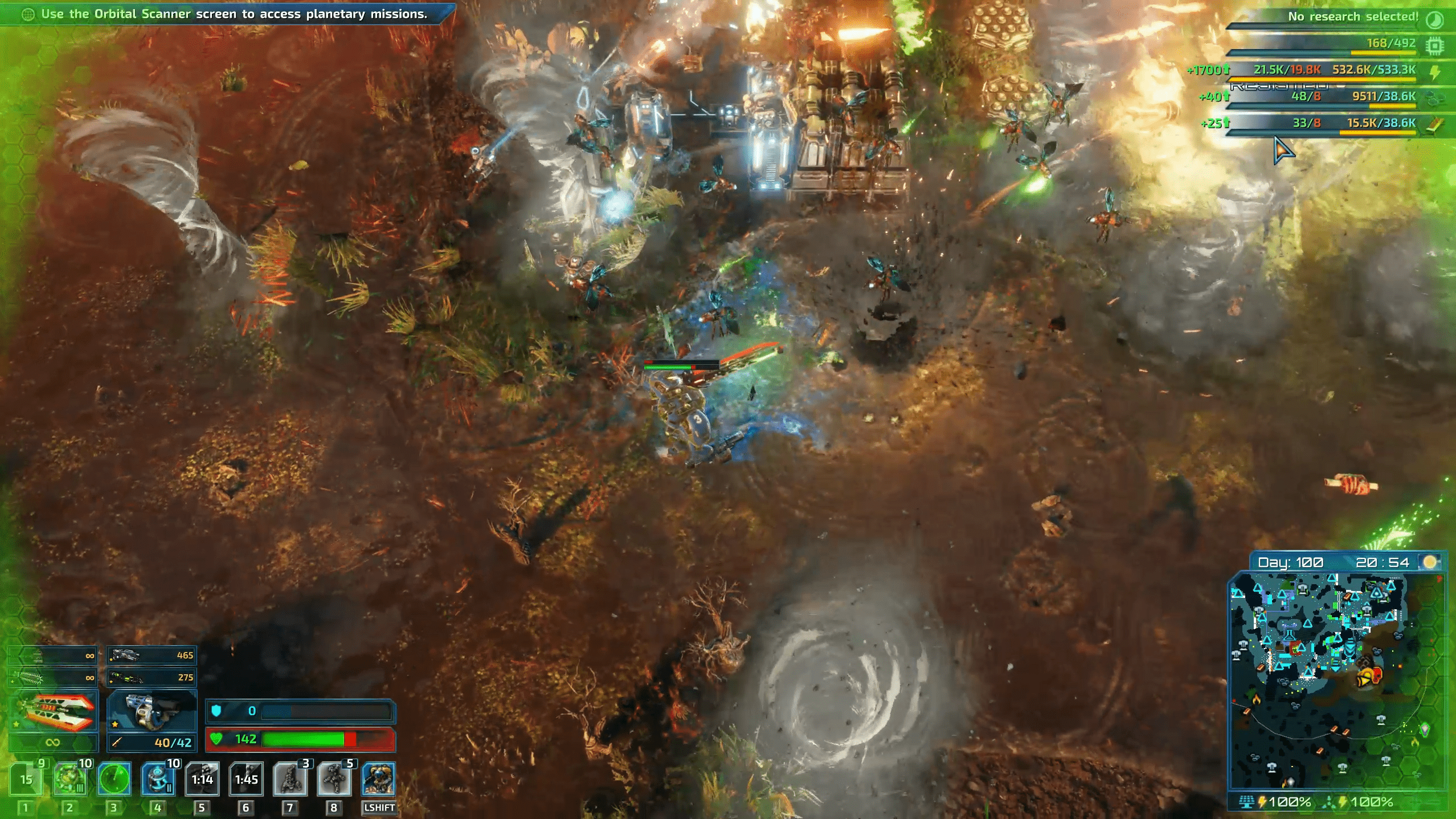Select the red energy blade weapon
The height and width of the screenshot is (819, 1456).
click(x=53, y=712)
